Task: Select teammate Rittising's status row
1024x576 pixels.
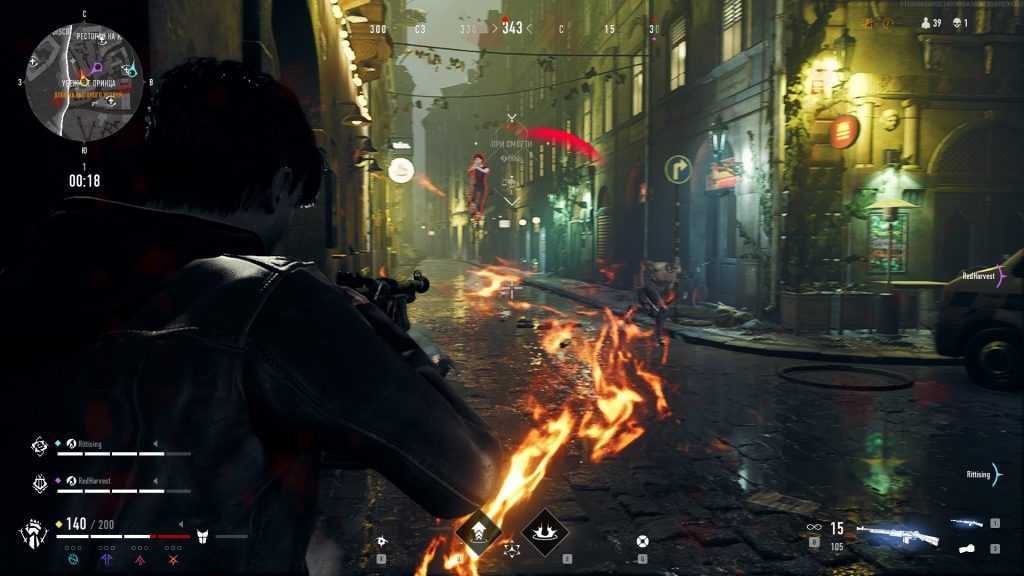Action: [x=108, y=448]
